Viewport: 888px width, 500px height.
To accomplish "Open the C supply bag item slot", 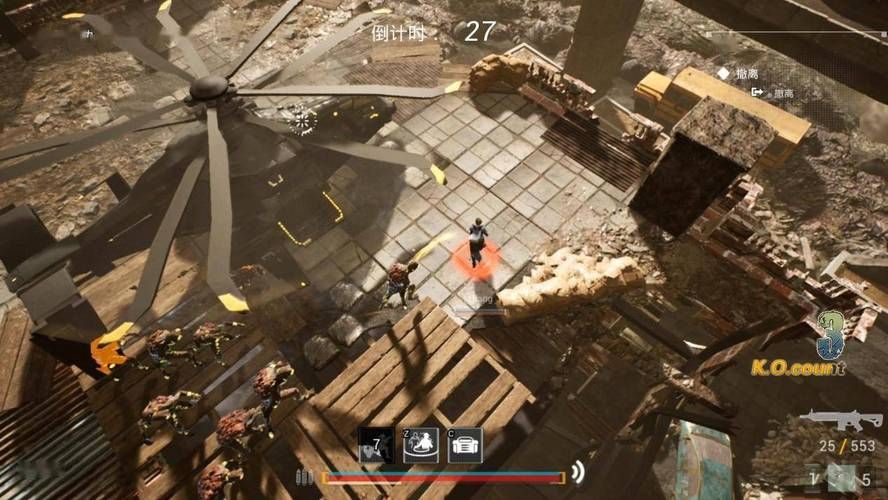I will pos(465,445).
